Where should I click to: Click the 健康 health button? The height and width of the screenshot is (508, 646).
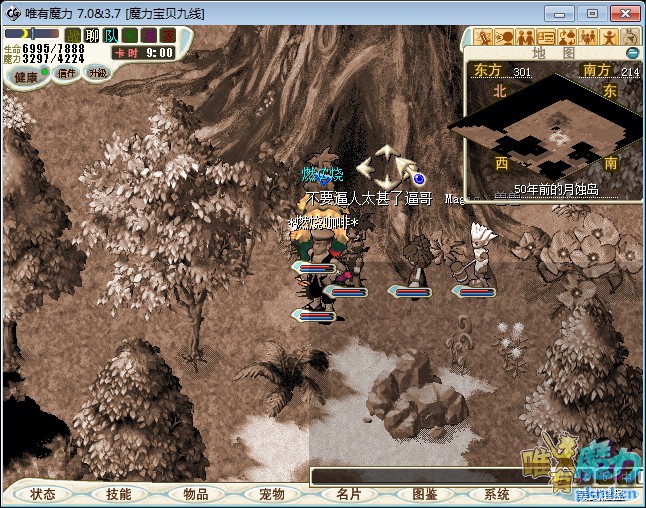pyautogui.click(x=25, y=77)
